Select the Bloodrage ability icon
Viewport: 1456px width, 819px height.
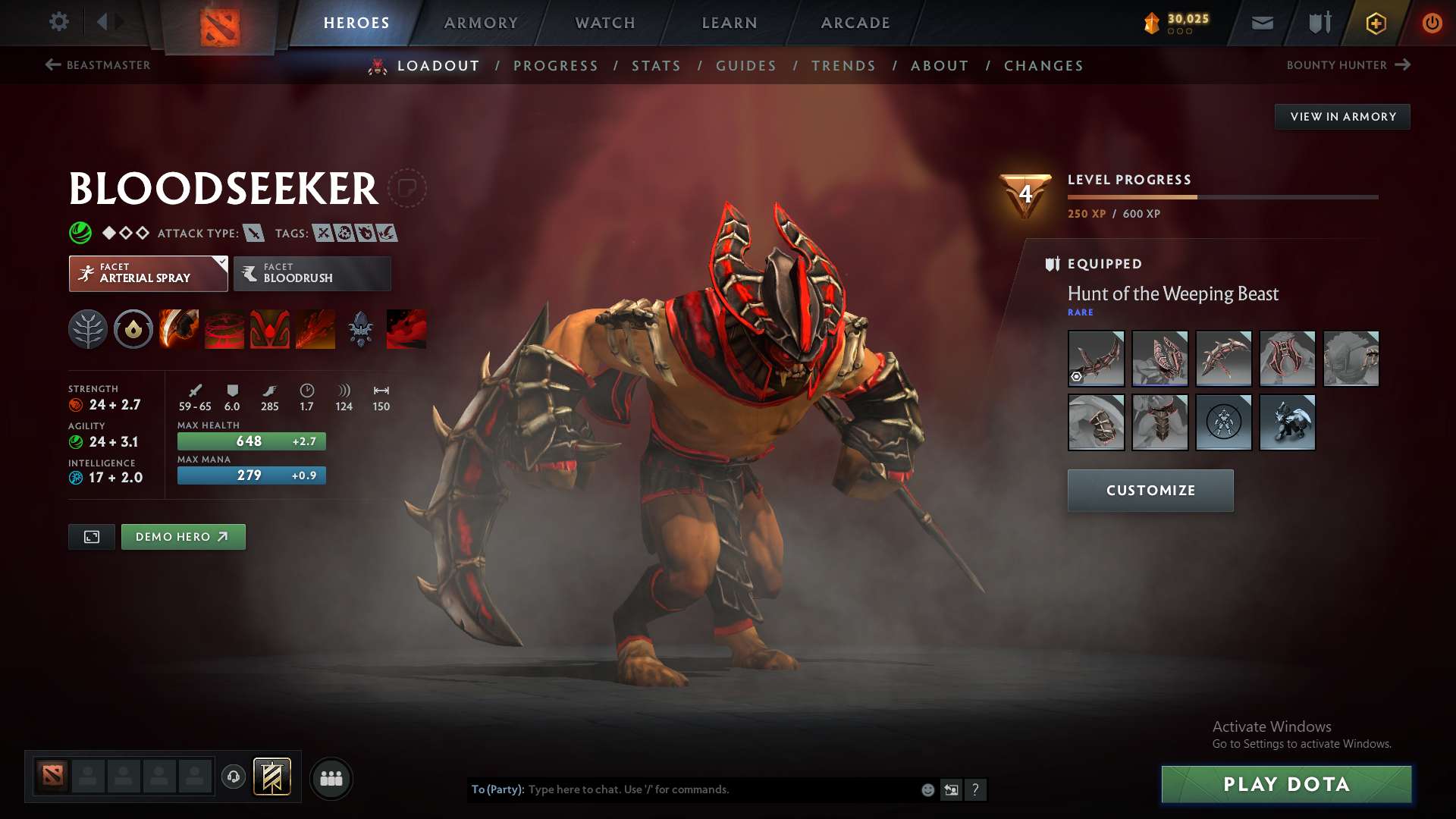[x=178, y=328]
